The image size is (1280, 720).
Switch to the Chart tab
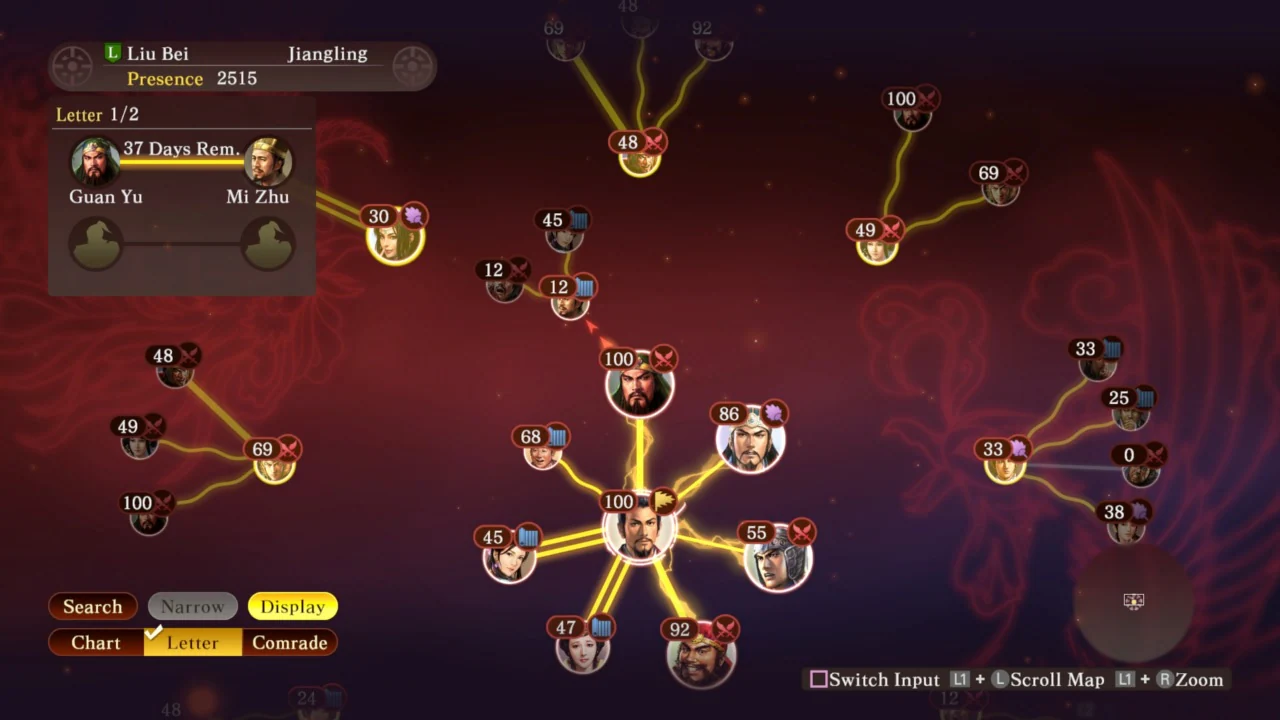(x=95, y=642)
